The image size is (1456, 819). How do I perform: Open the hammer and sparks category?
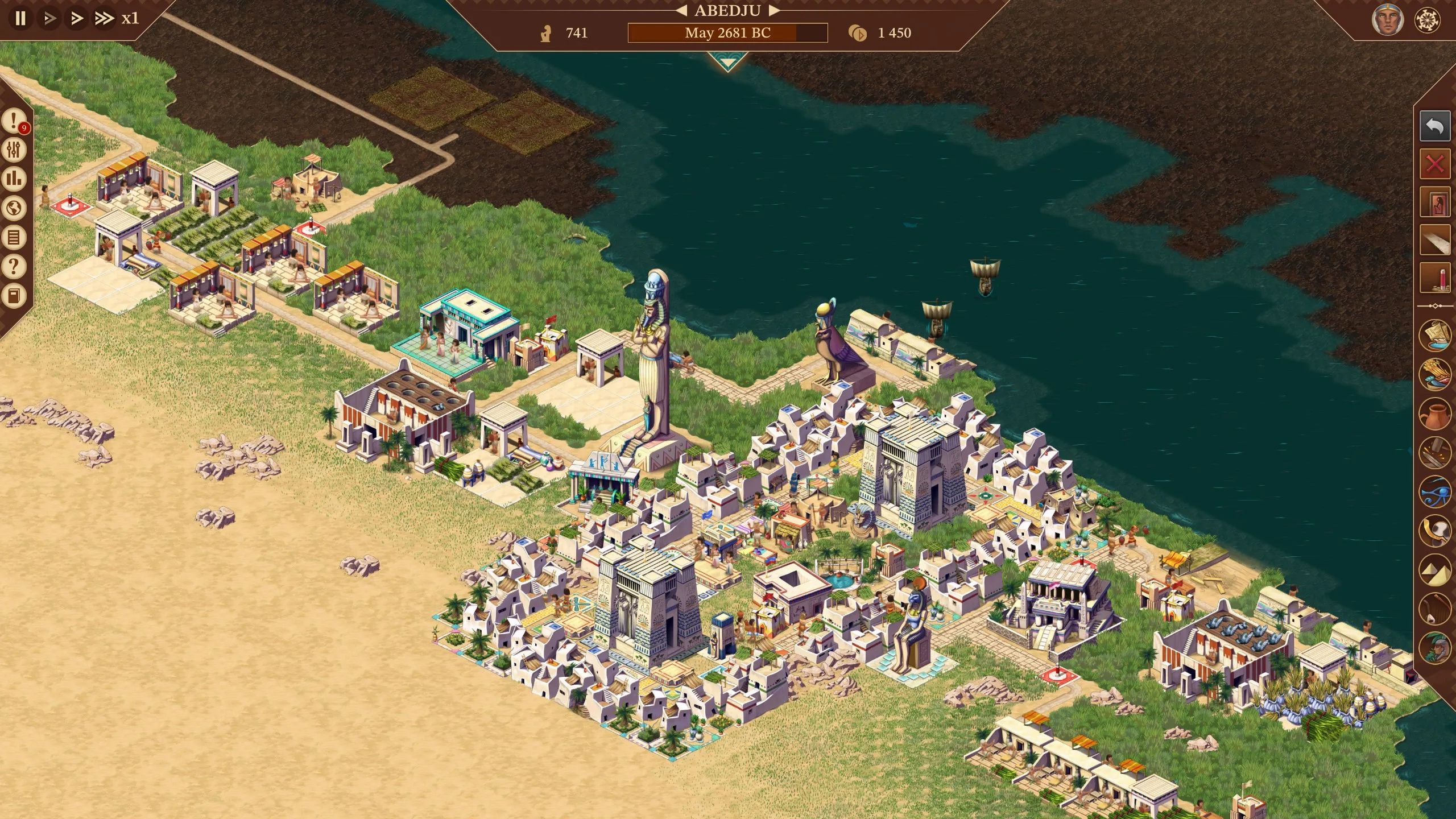[x=1434, y=452]
